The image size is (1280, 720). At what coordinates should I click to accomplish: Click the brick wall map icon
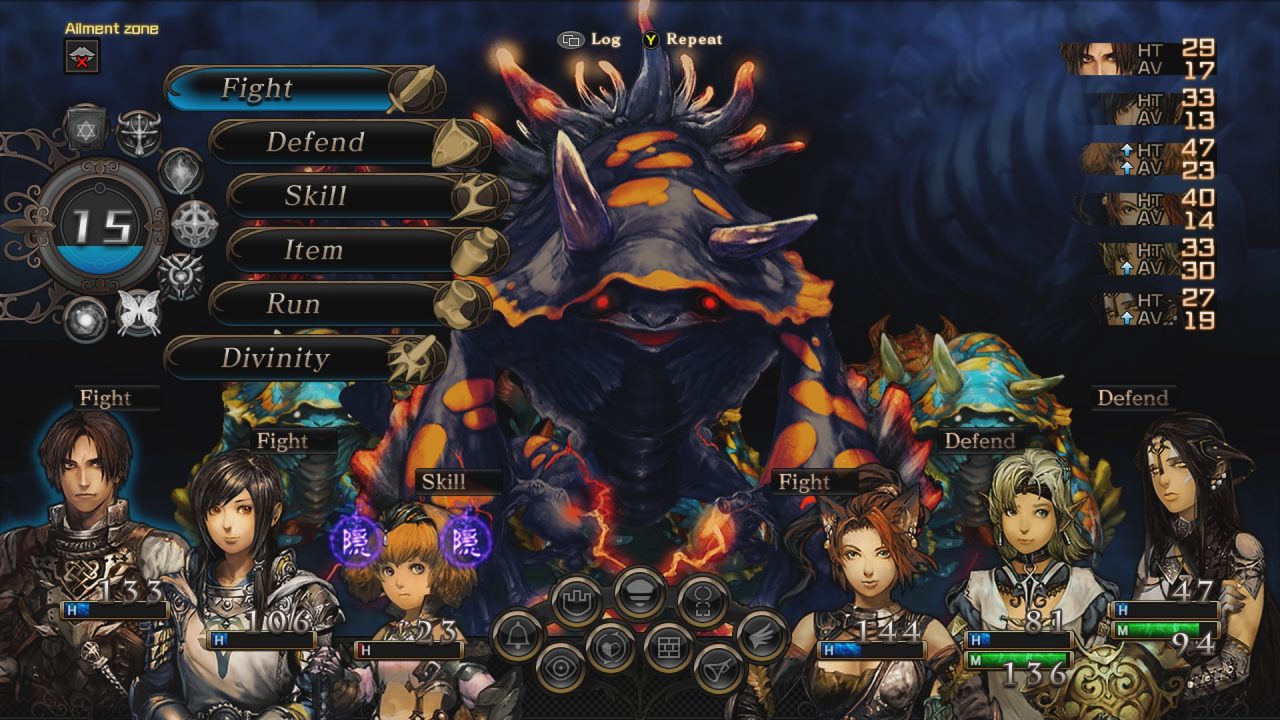[668, 645]
